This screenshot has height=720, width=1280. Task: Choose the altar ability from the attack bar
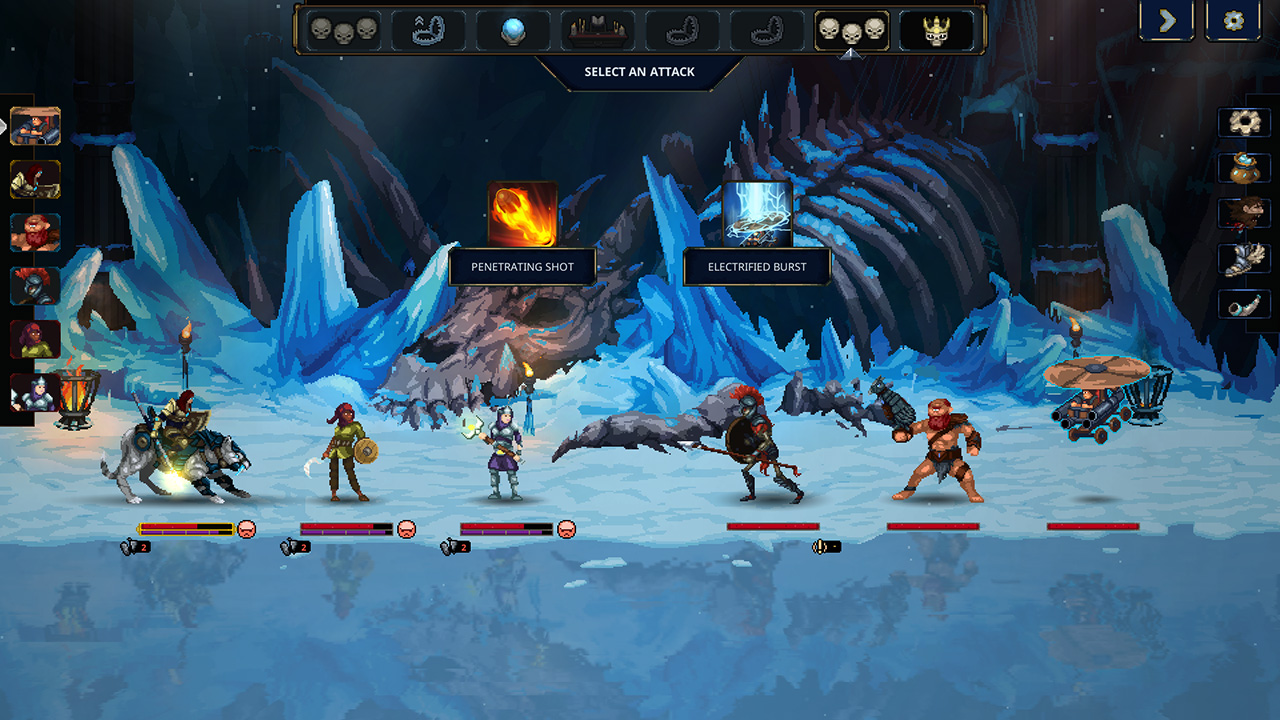pos(597,30)
